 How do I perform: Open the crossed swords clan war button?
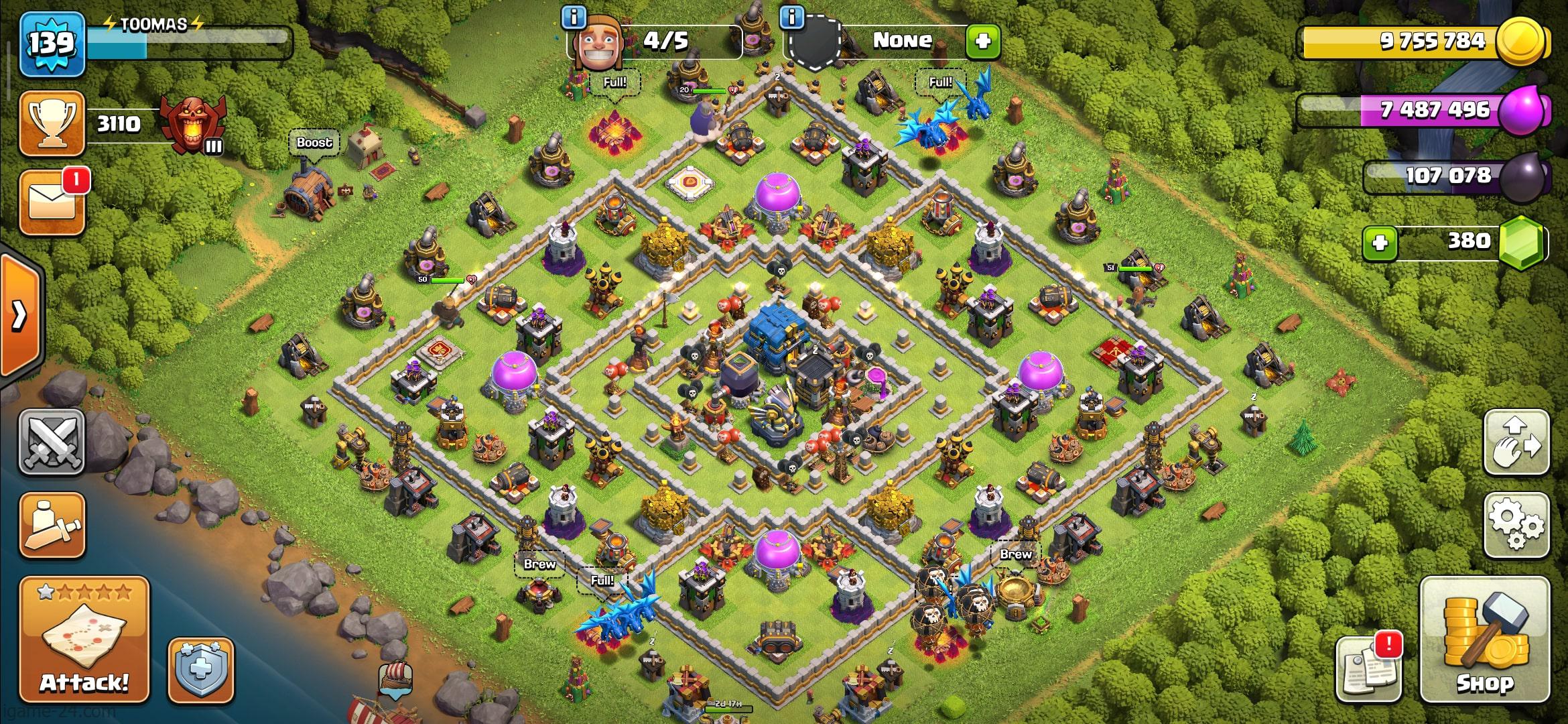coord(52,443)
